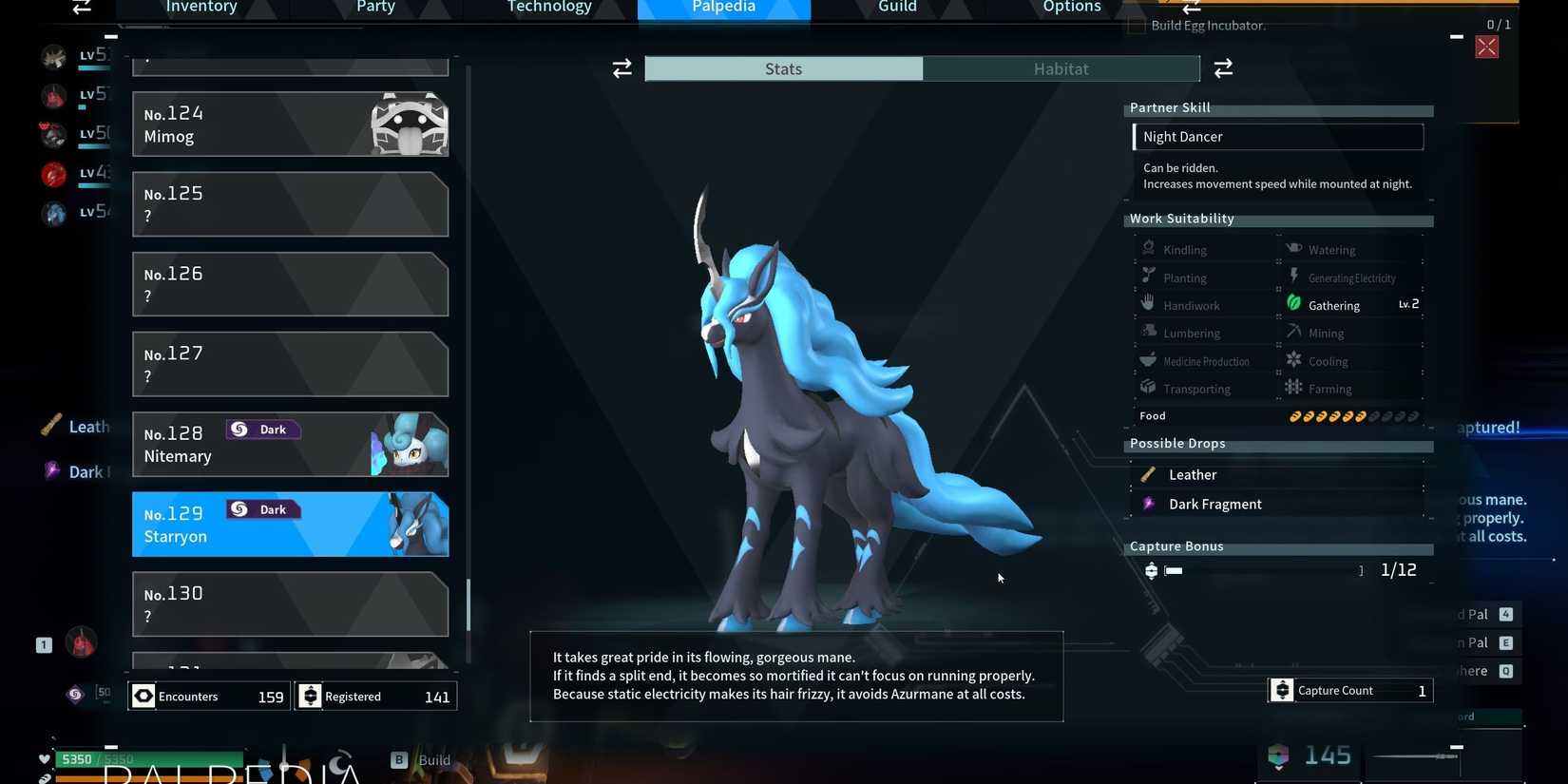Open the Party tab

[374, 8]
